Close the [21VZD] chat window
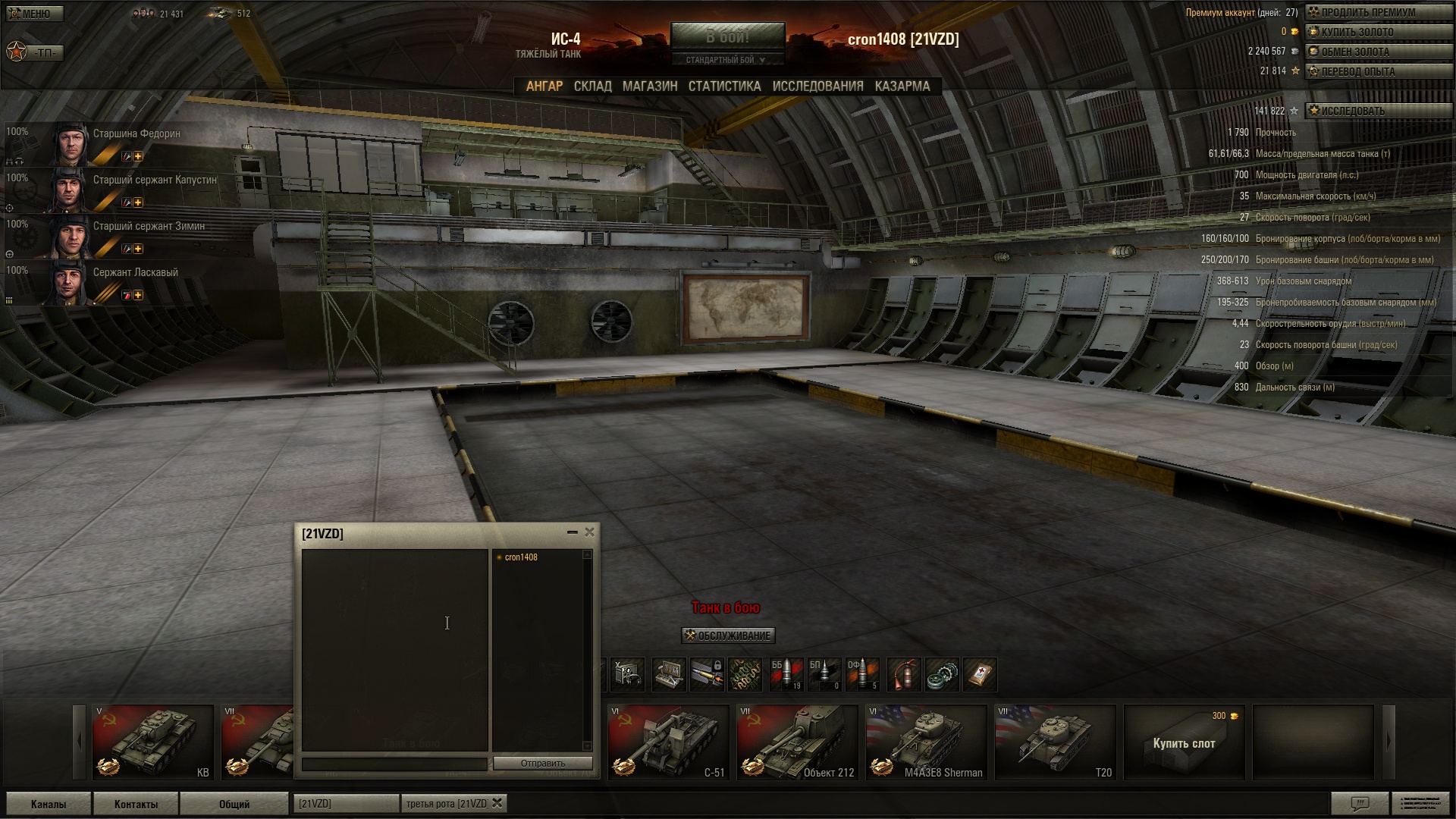The width and height of the screenshot is (1456, 819). click(589, 532)
